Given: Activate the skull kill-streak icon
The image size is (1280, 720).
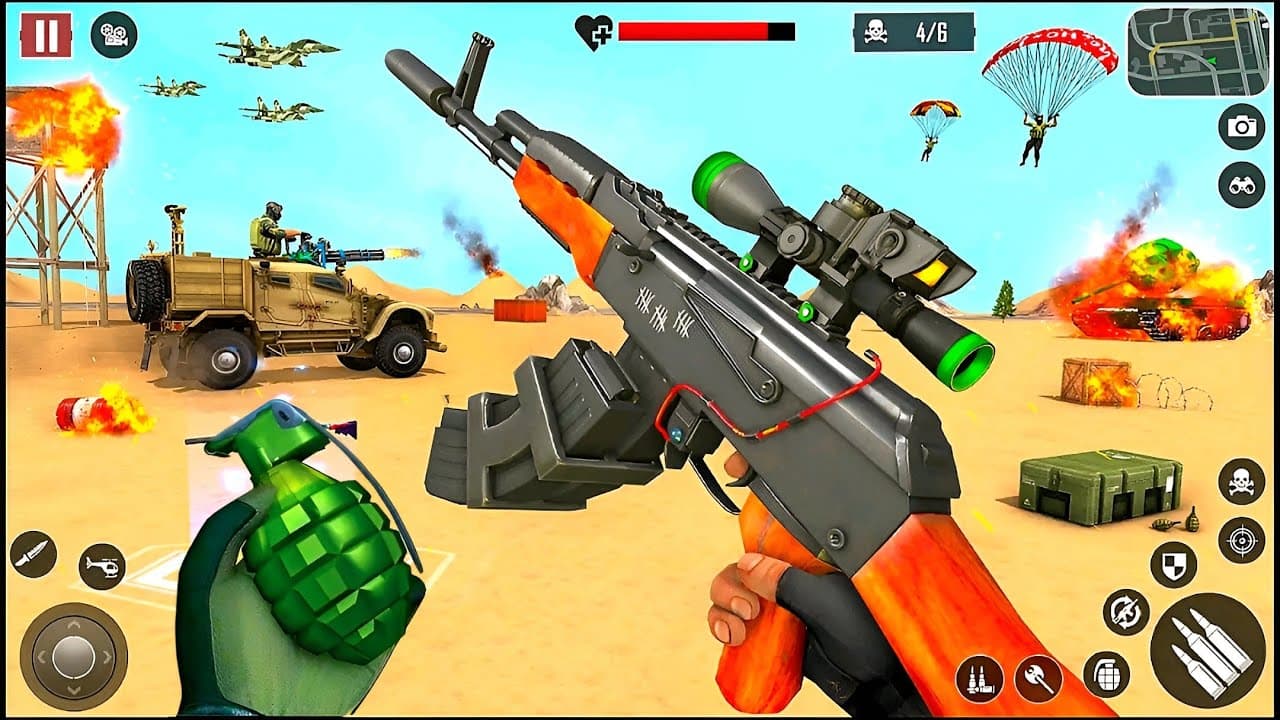Looking at the screenshot, I should click(1240, 480).
